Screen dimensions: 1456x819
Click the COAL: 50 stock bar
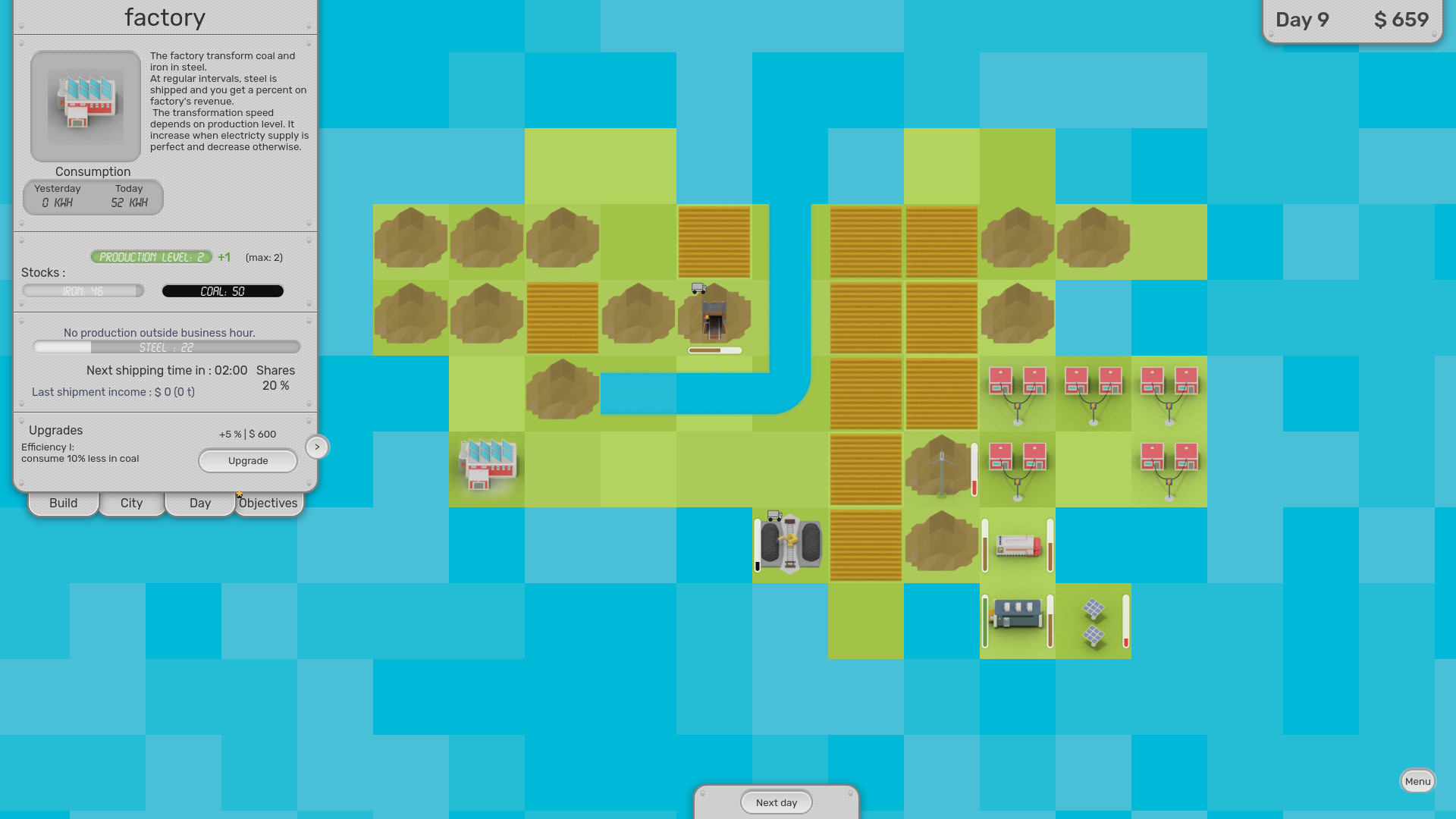click(x=222, y=290)
